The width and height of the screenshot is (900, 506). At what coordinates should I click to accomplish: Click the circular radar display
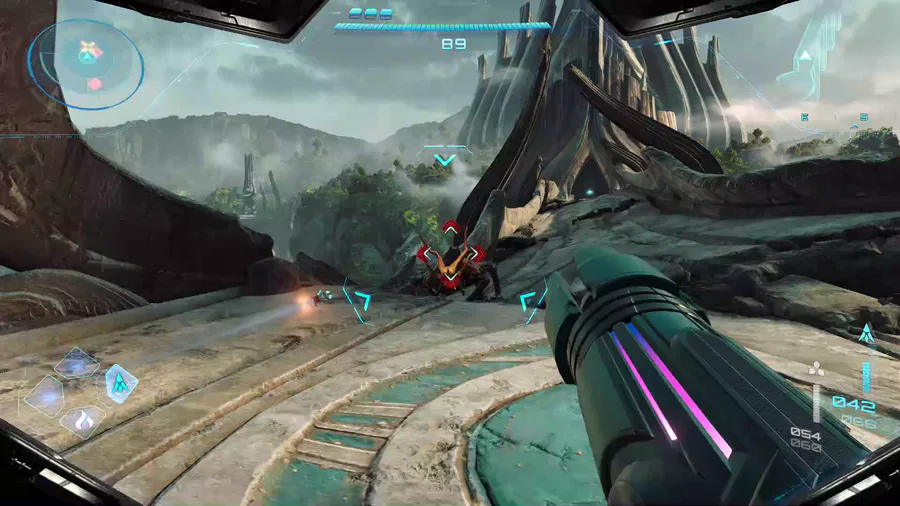87,62
